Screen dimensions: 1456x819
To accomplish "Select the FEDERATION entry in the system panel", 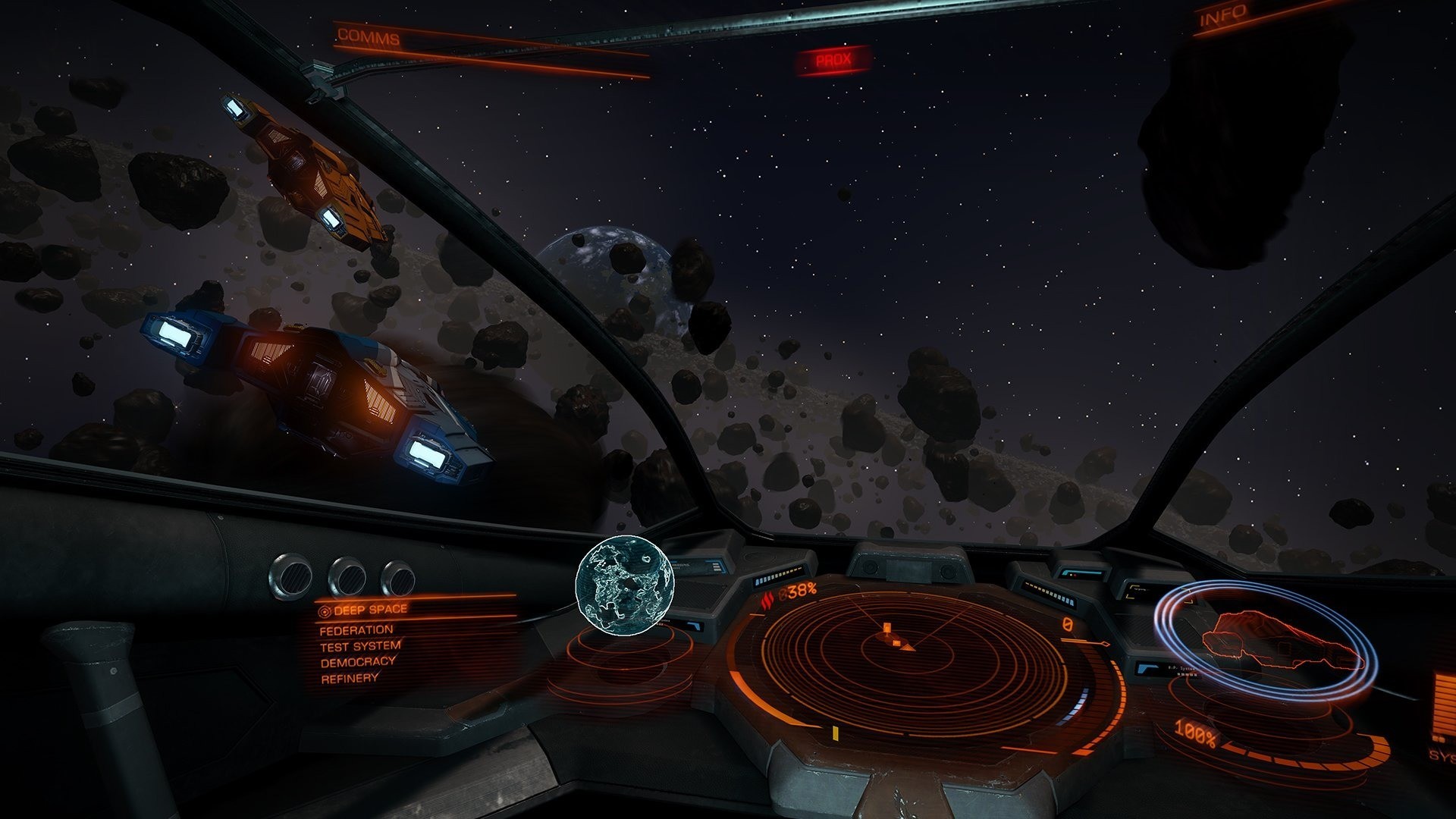I will (356, 629).
